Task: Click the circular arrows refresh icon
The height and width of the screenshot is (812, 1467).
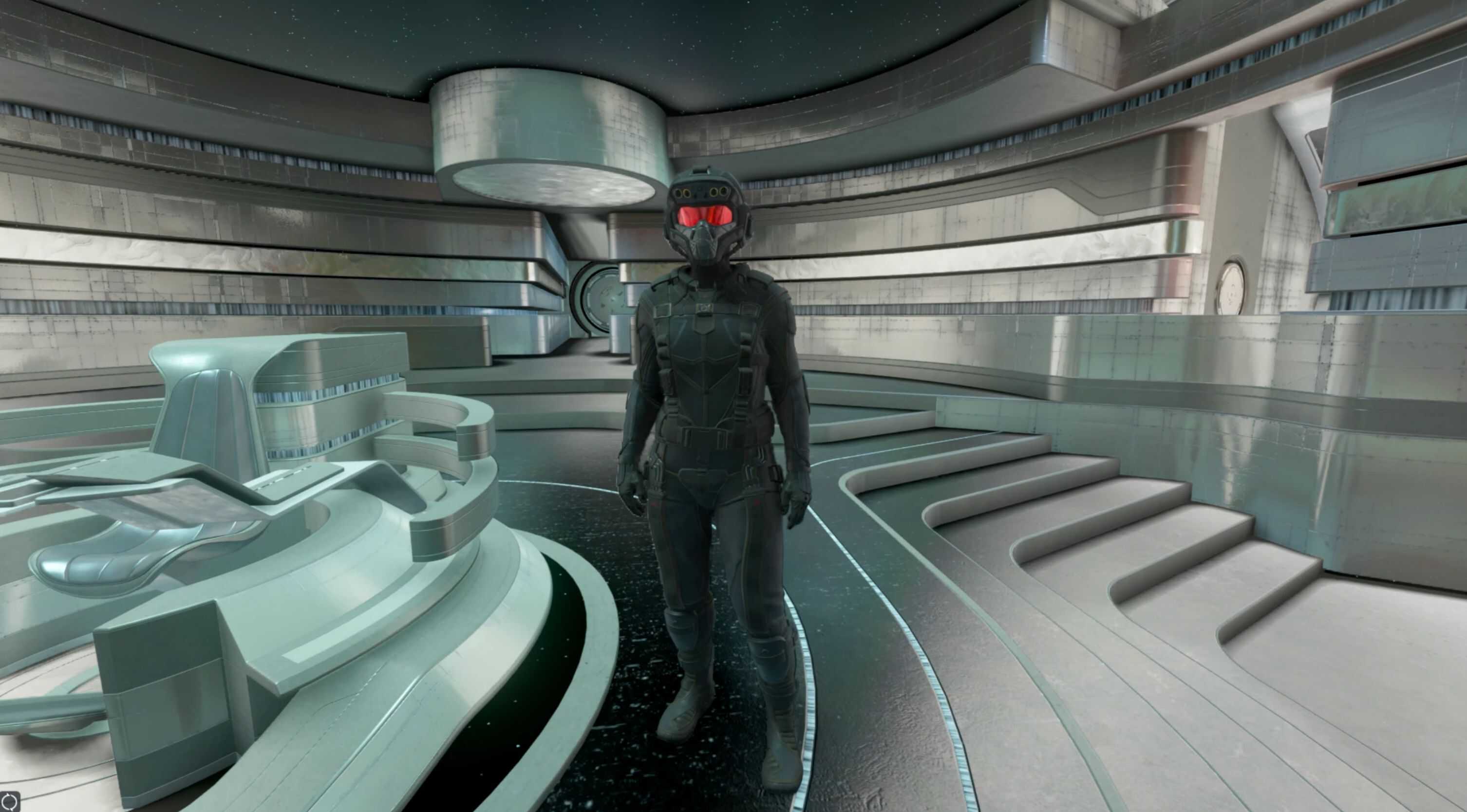Action: [9, 801]
